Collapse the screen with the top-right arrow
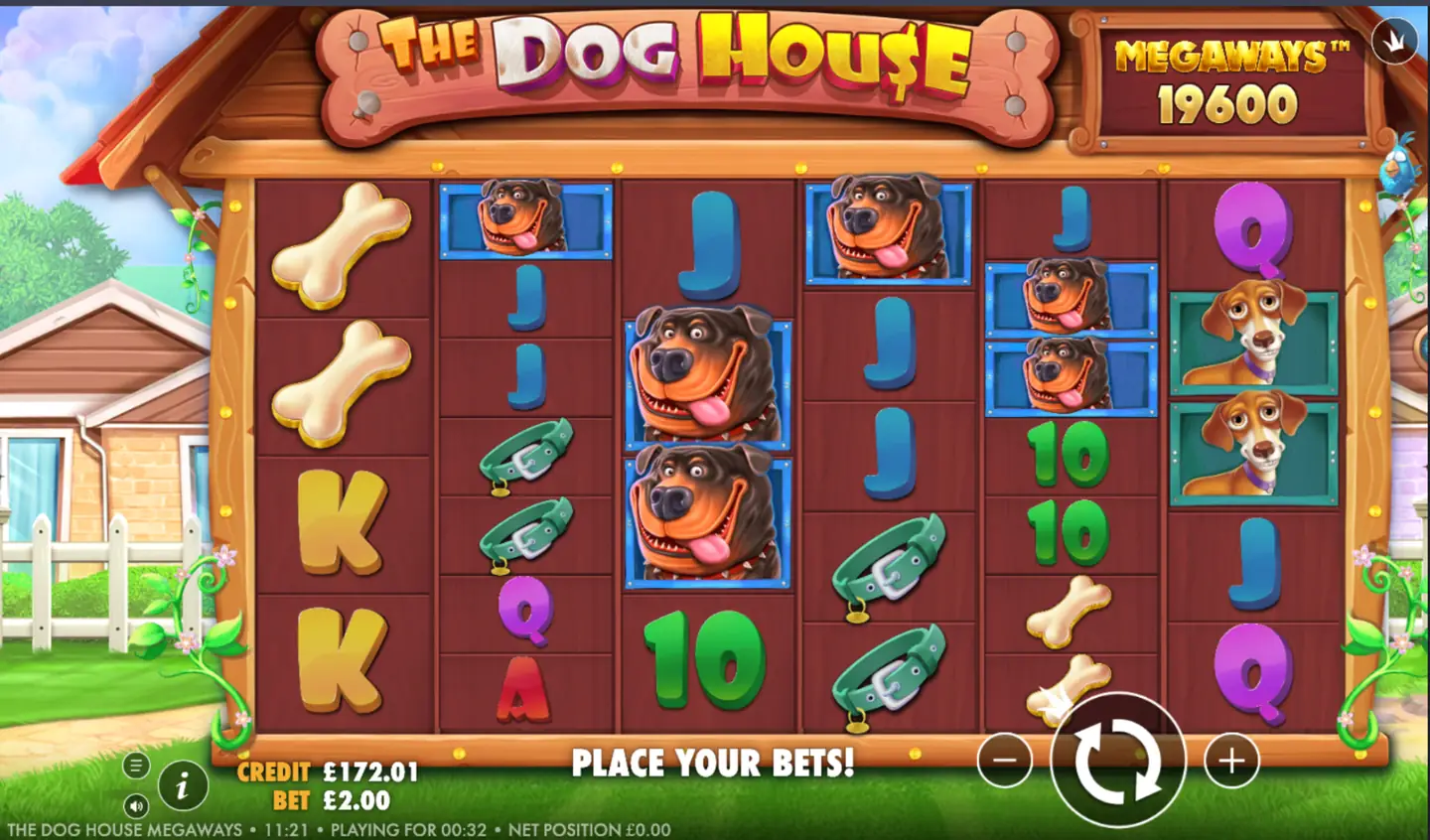 (1396, 40)
